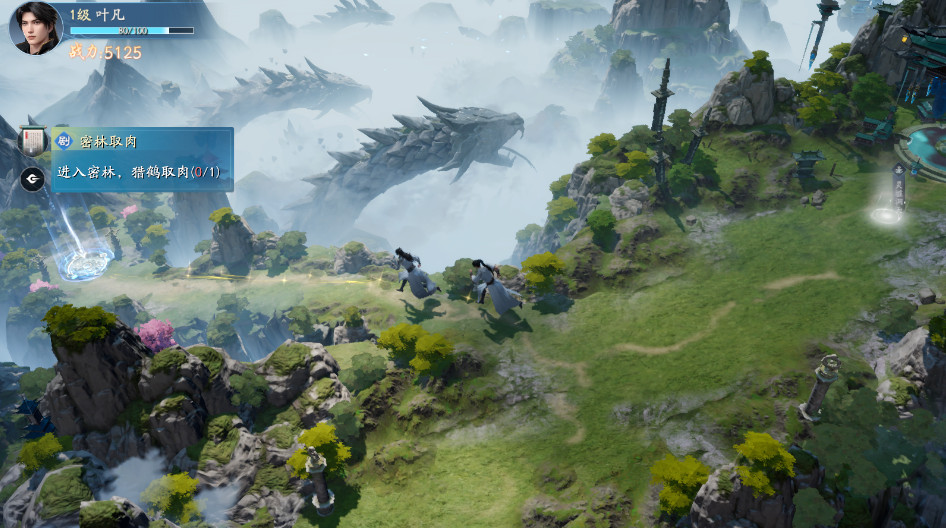Open the quest scroll icon

point(31,140)
